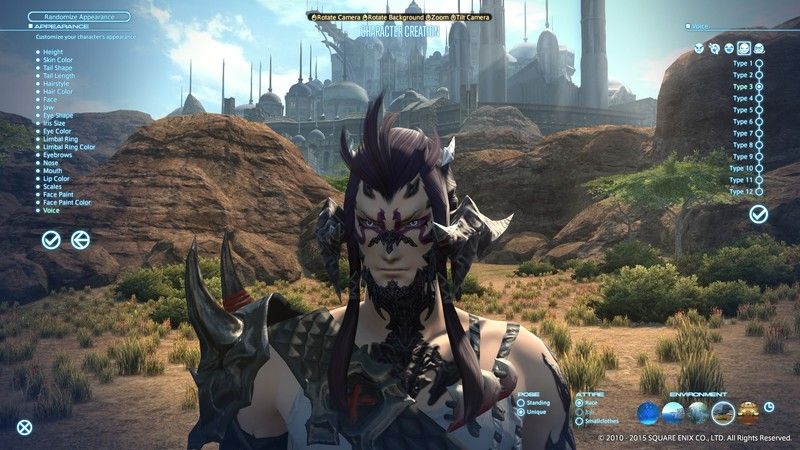The height and width of the screenshot is (450, 800).
Task: Pick voice Type 12
Action: (759, 191)
